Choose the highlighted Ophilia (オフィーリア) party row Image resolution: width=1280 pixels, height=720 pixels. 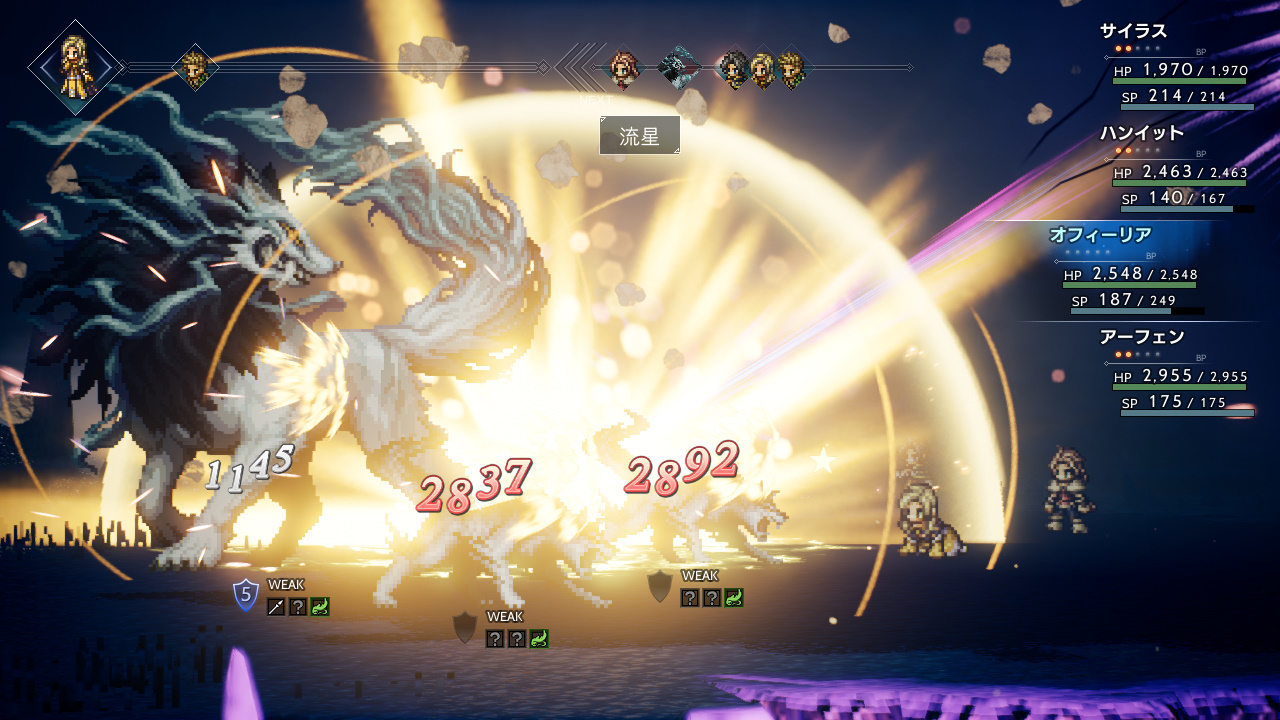coord(1099,236)
